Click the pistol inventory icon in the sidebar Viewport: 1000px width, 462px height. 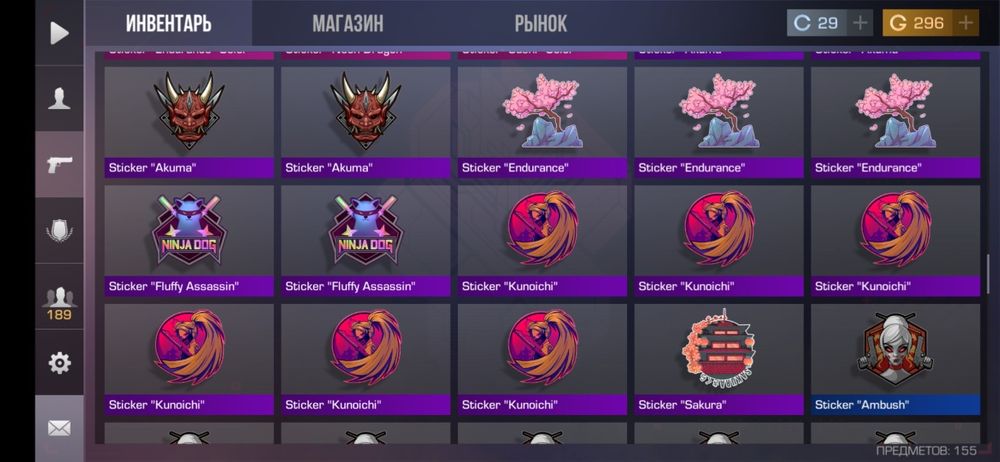coord(59,164)
